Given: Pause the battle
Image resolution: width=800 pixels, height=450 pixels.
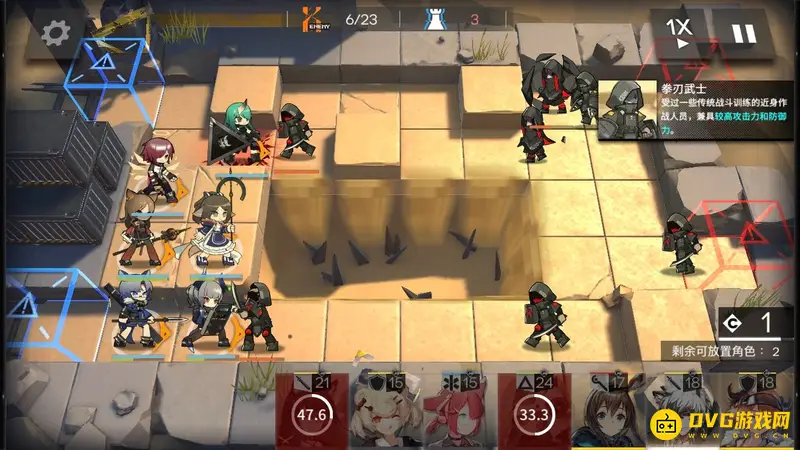Looking at the screenshot, I should pos(743,33).
